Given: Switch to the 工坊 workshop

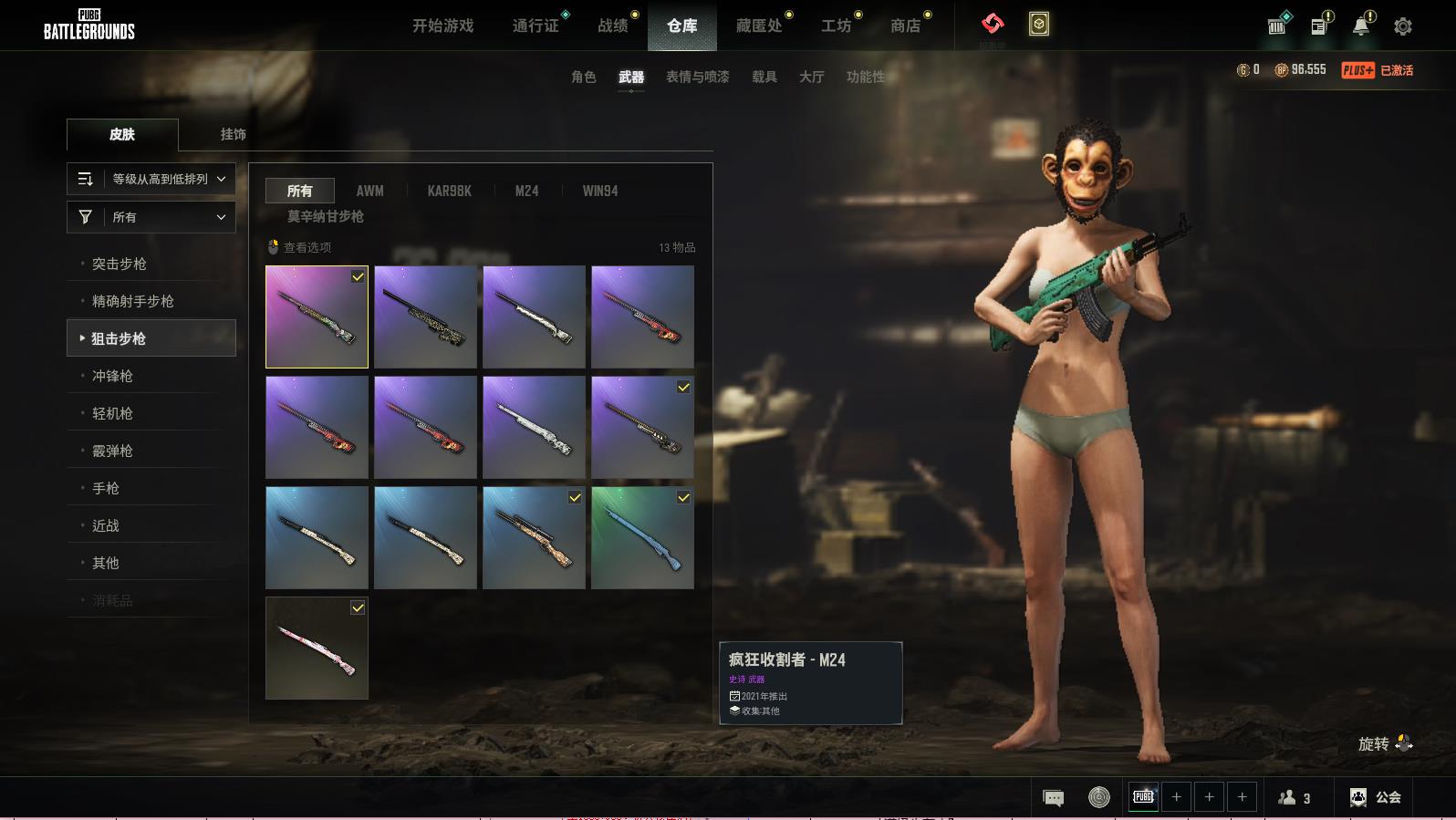Looking at the screenshot, I should coord(836,26).
